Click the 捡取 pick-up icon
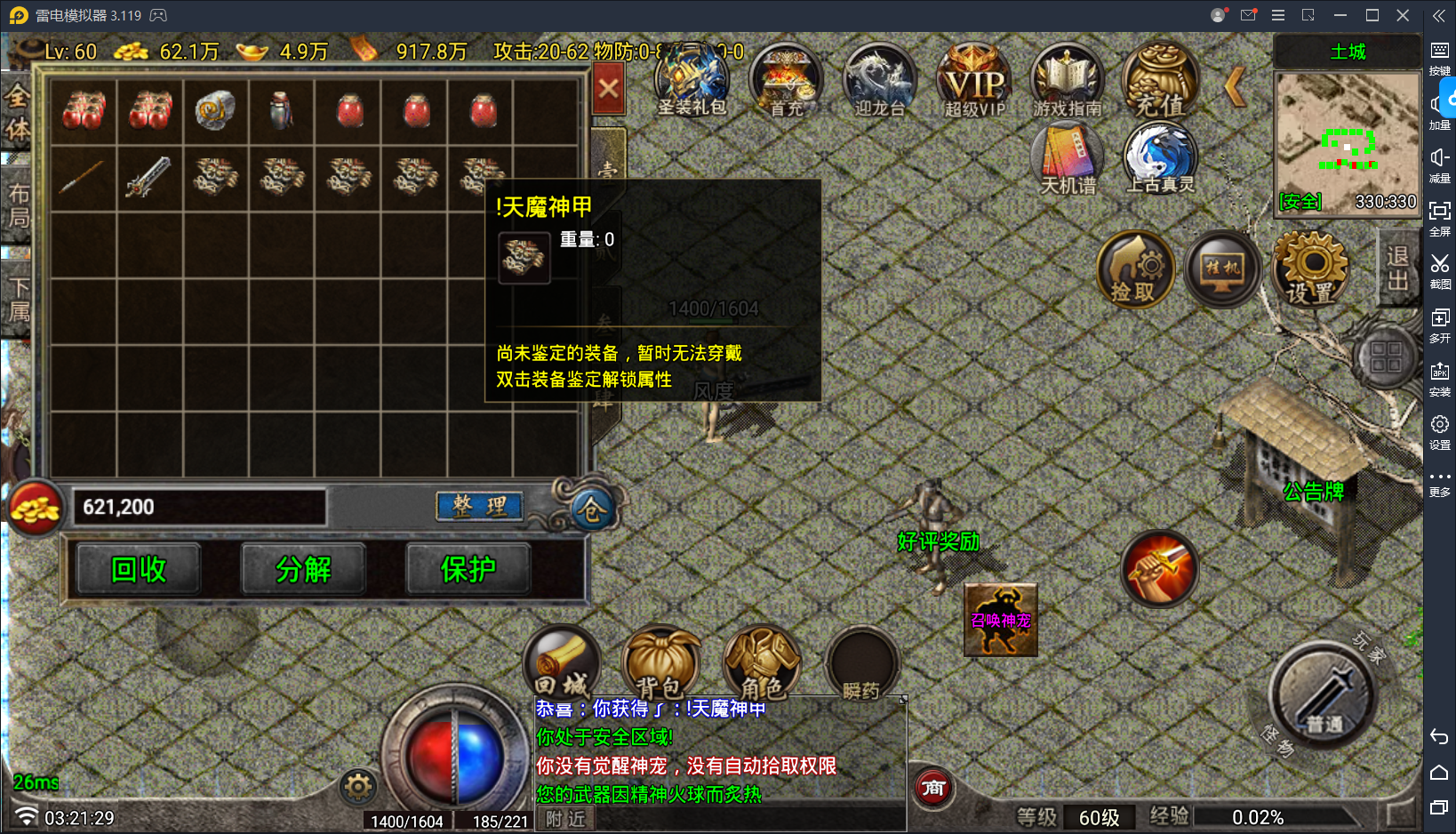This screenshot has width=1456, height=834. click(x=1134, y=269)
